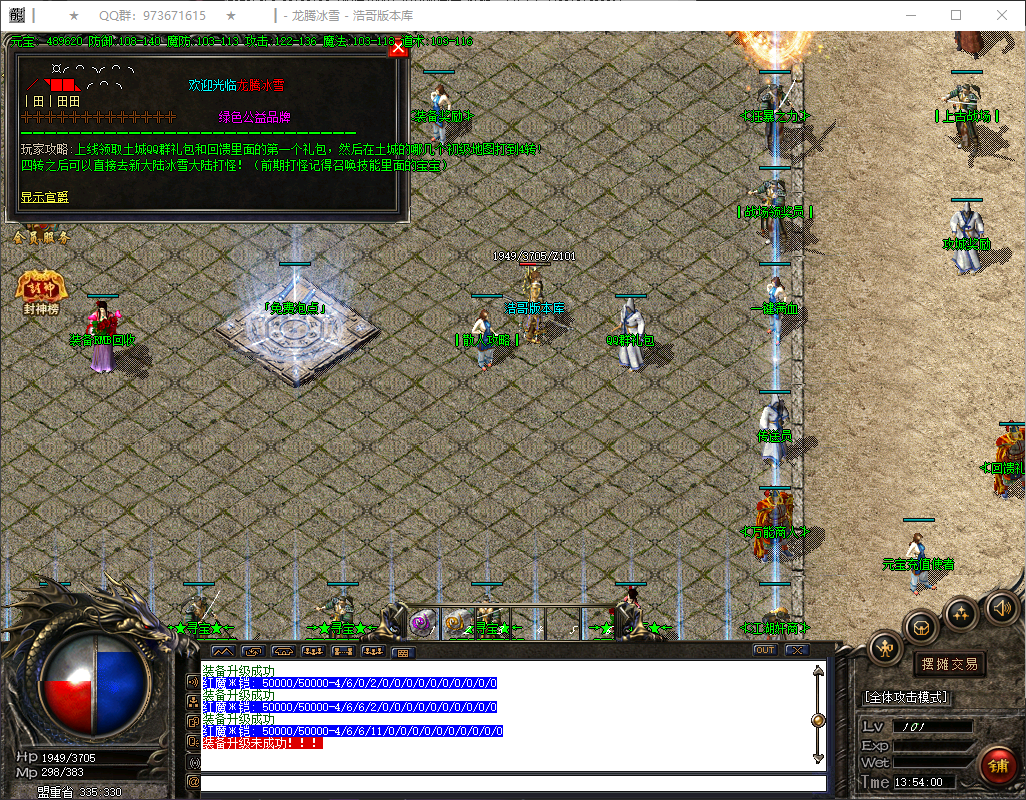Click the chat scrollbar down arrow

click(818, 757)
